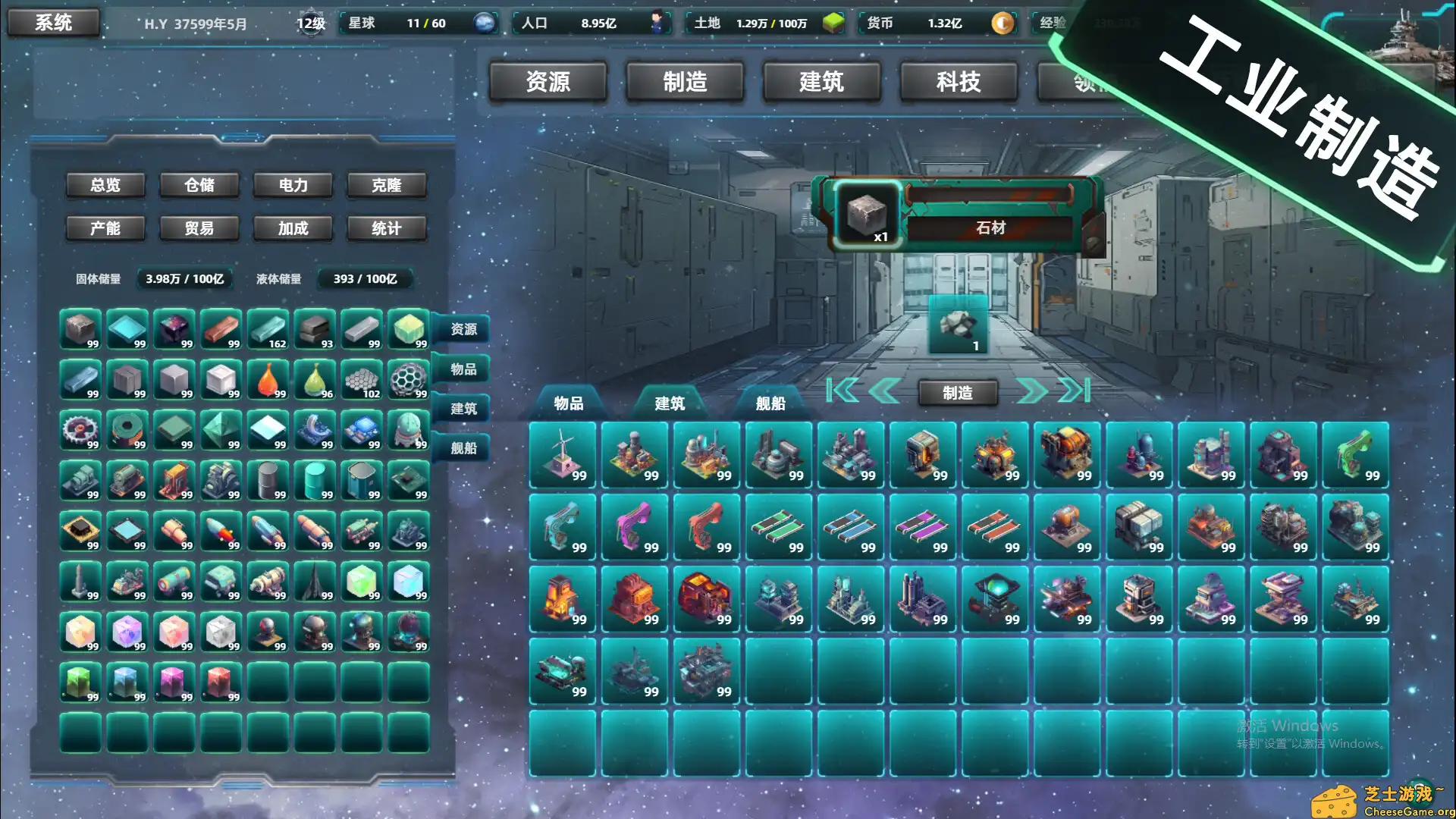Open the 系统 menu

pos(53,22)
